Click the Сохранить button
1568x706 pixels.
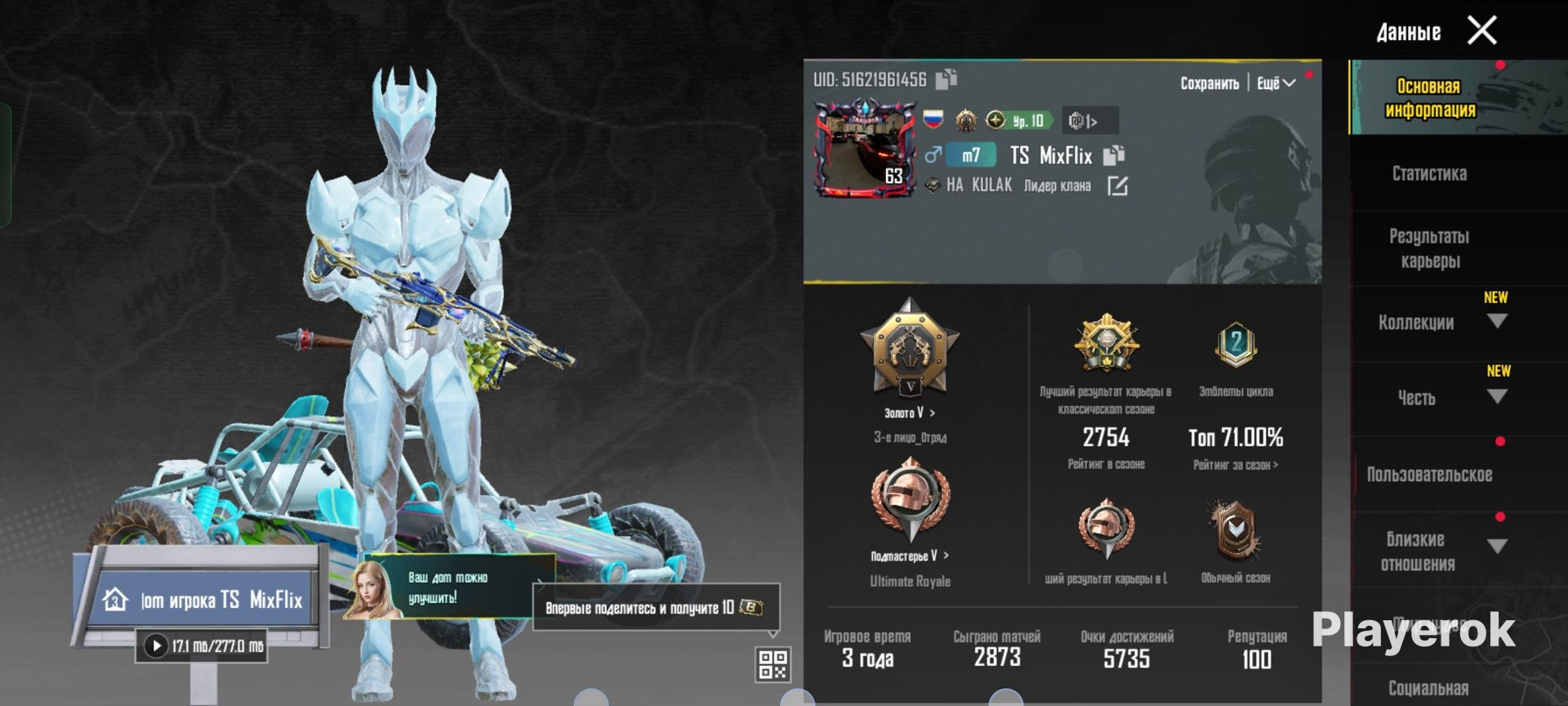click(x=1209, y=83)
